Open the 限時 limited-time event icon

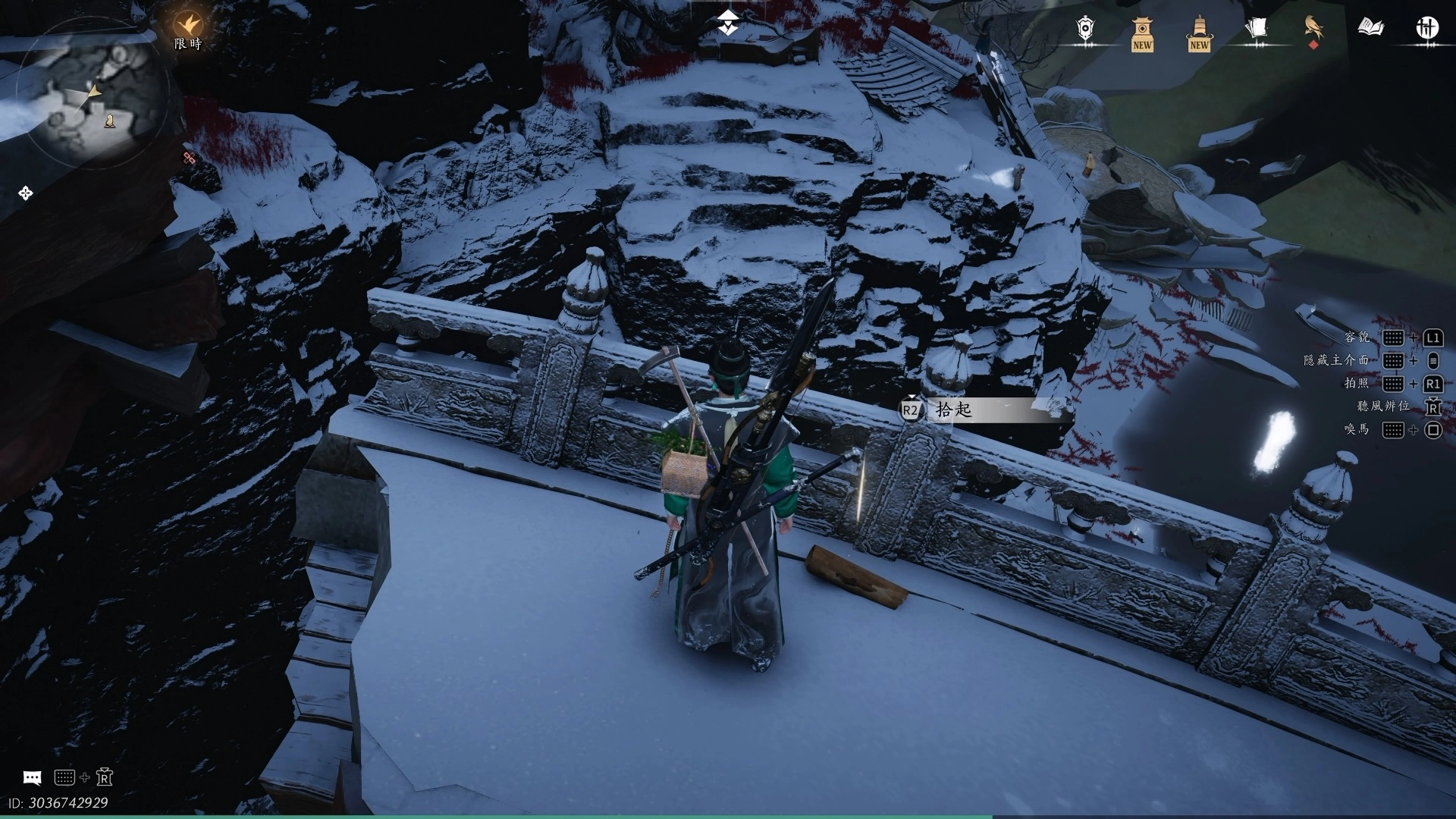click(x=187, y=30)
